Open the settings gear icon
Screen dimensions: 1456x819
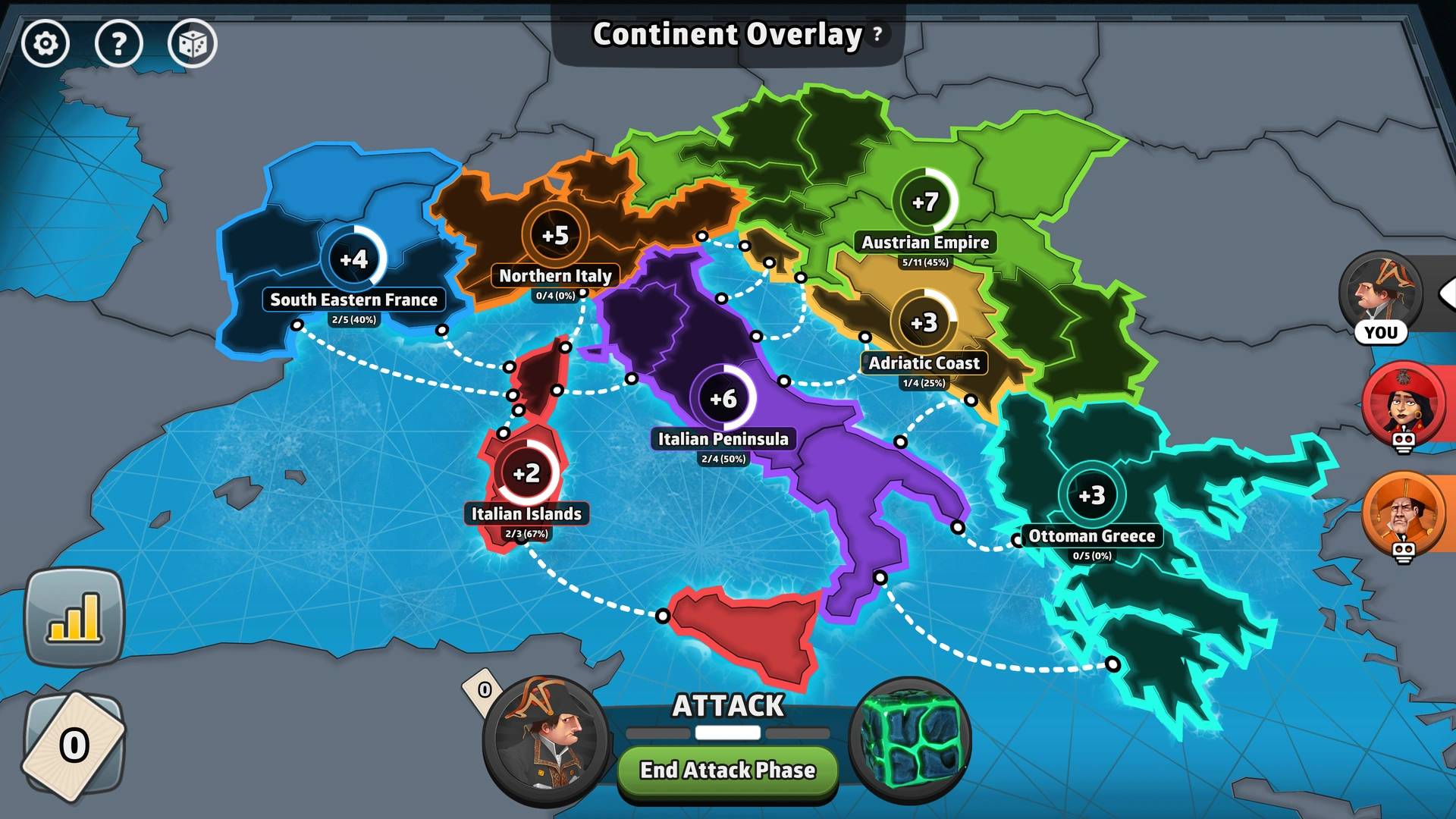47,44
